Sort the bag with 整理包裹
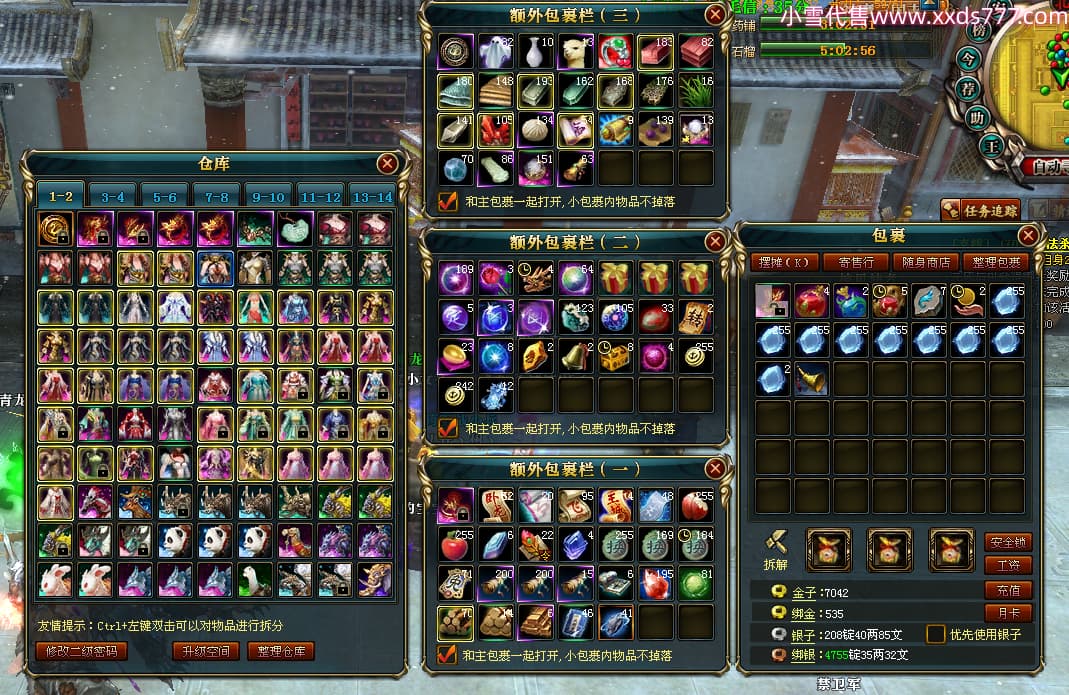Viewport: 1069px width, 695px height. pyautogui.click(x=997, y=263)
